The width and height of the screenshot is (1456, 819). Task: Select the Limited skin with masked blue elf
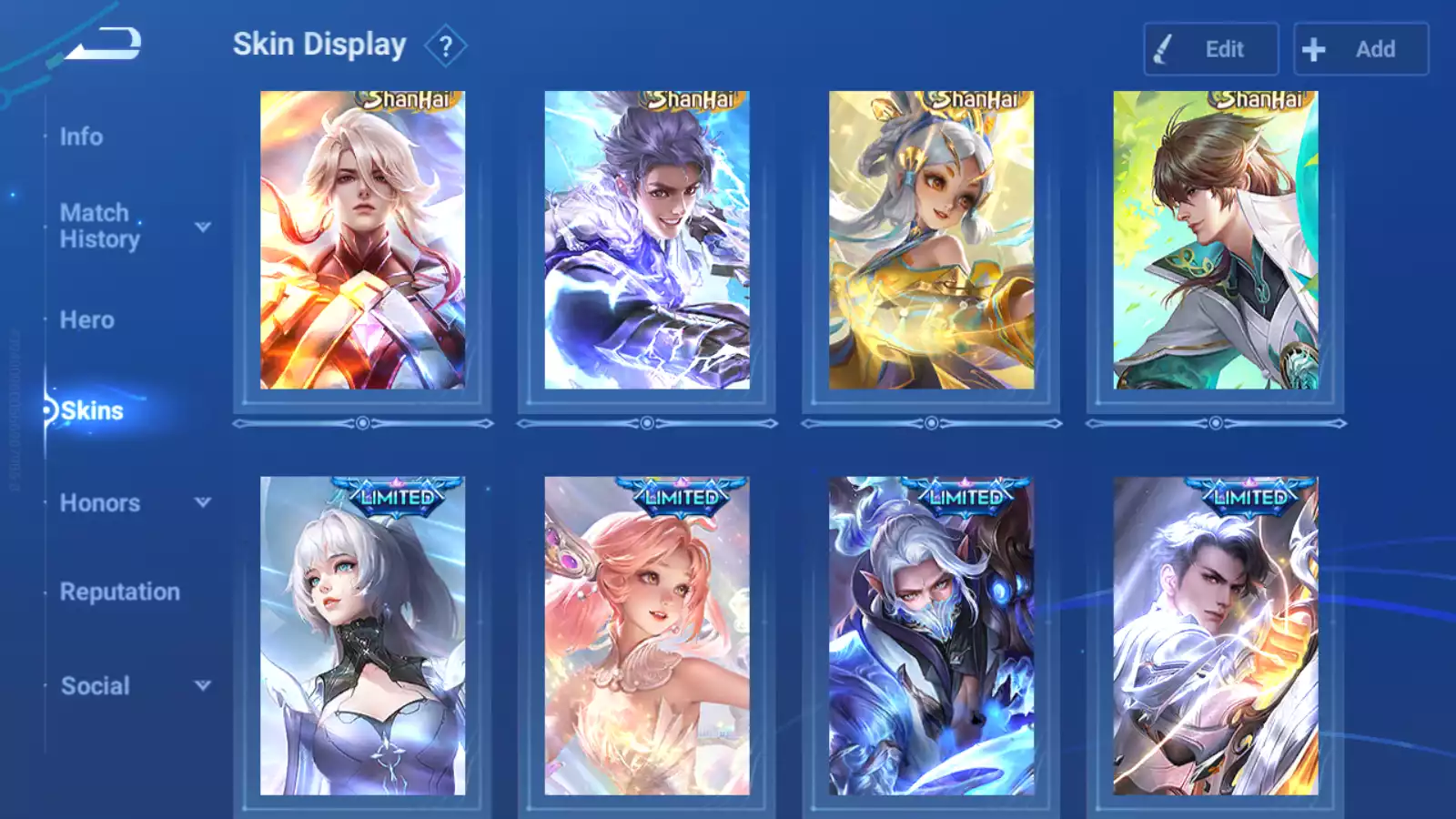(x=931, y=635)
